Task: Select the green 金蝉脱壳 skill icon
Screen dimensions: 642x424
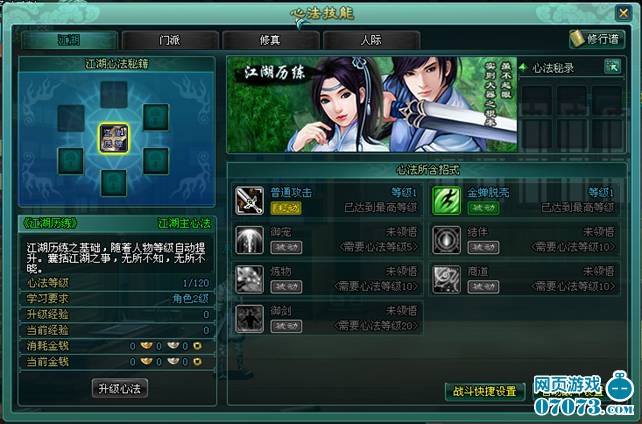Action: click(x=446, y=200)
